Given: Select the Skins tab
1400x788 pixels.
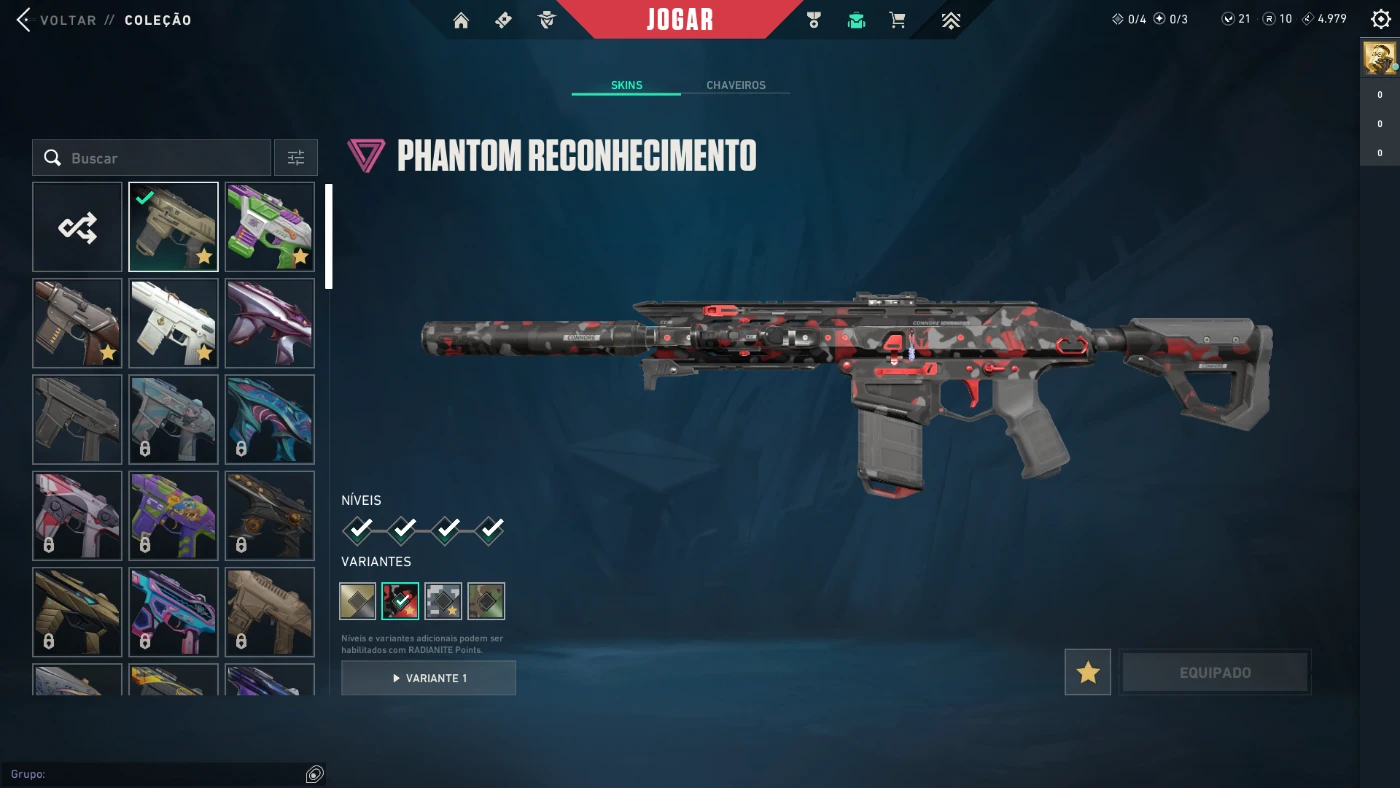Looking at the screenshot, I should pyautogui.click(x=626, y=85).
